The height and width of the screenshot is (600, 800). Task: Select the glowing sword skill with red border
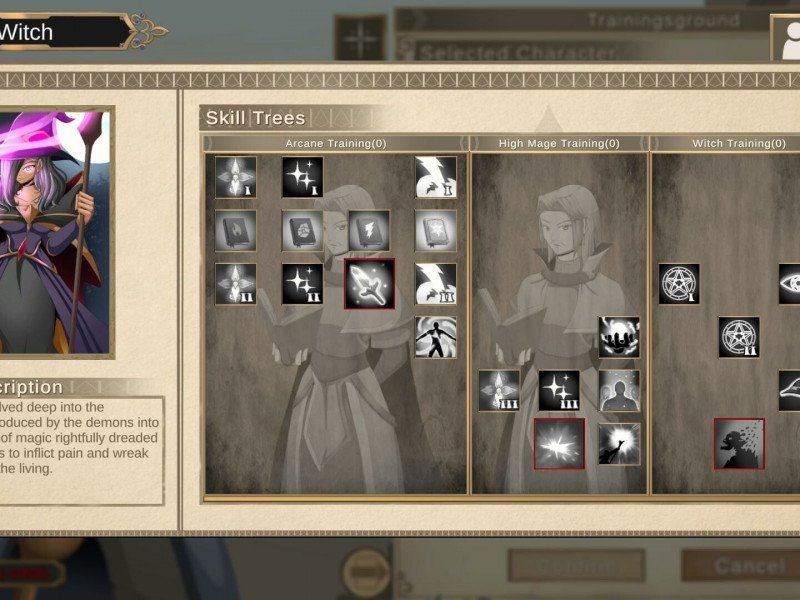tap(370, 284)
